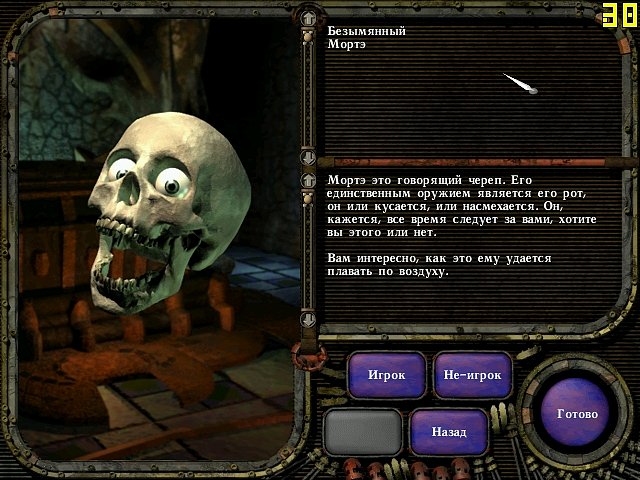The width and height of the screenshot is (640, 480).
Task: Click the name list's down arrow
Action: click(310, 155)
